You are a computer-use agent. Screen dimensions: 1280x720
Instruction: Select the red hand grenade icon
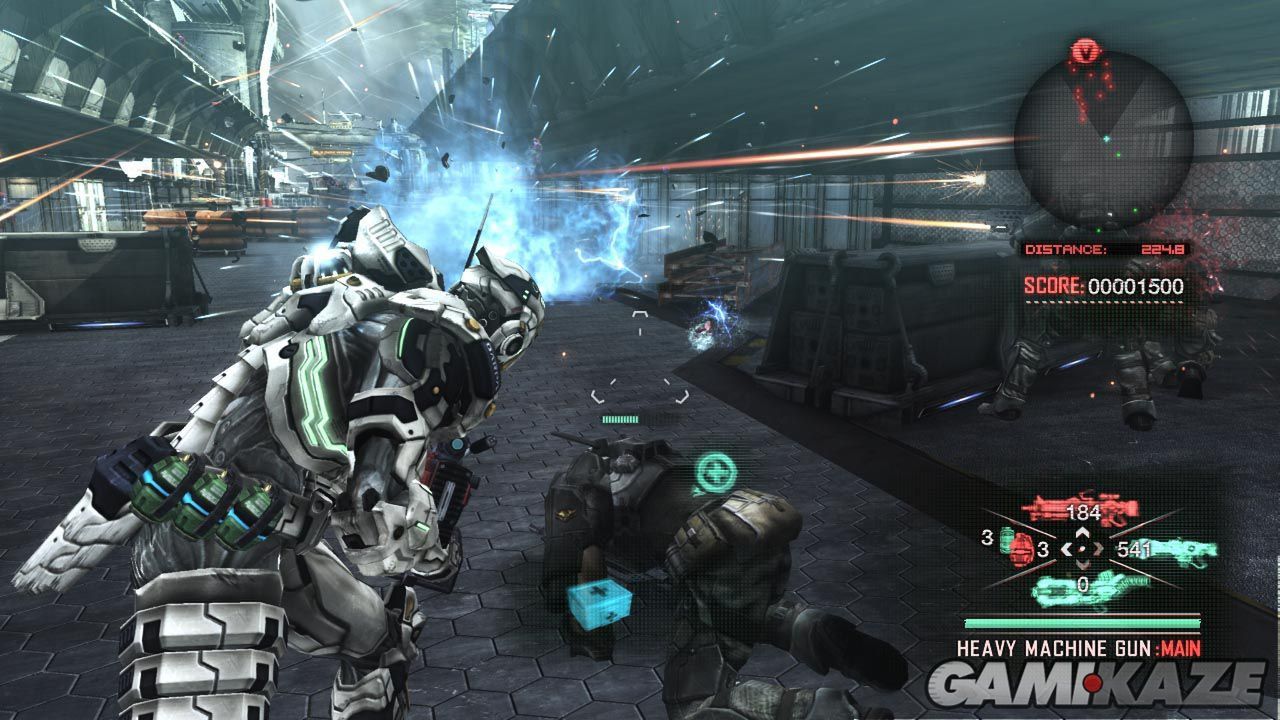point(1019,548)
